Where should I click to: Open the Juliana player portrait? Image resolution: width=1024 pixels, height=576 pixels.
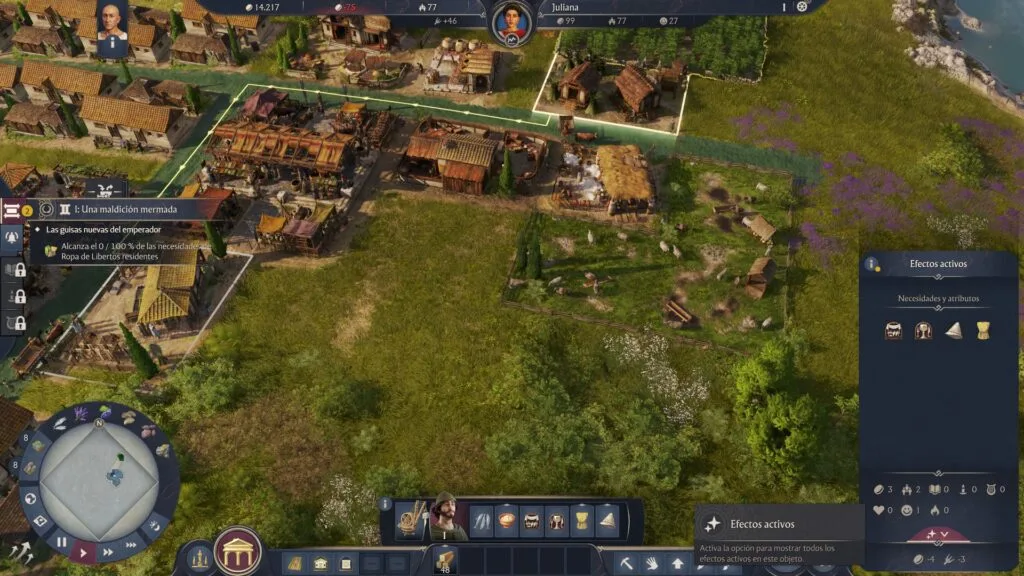[x=511, y=21]
